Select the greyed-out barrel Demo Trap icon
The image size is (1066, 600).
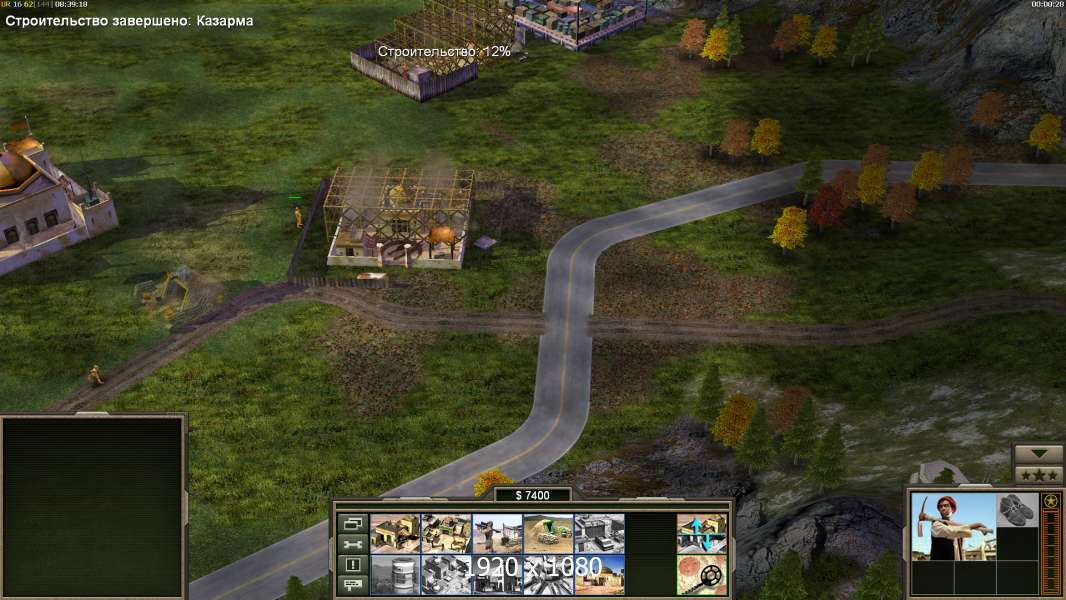point(395,574)
